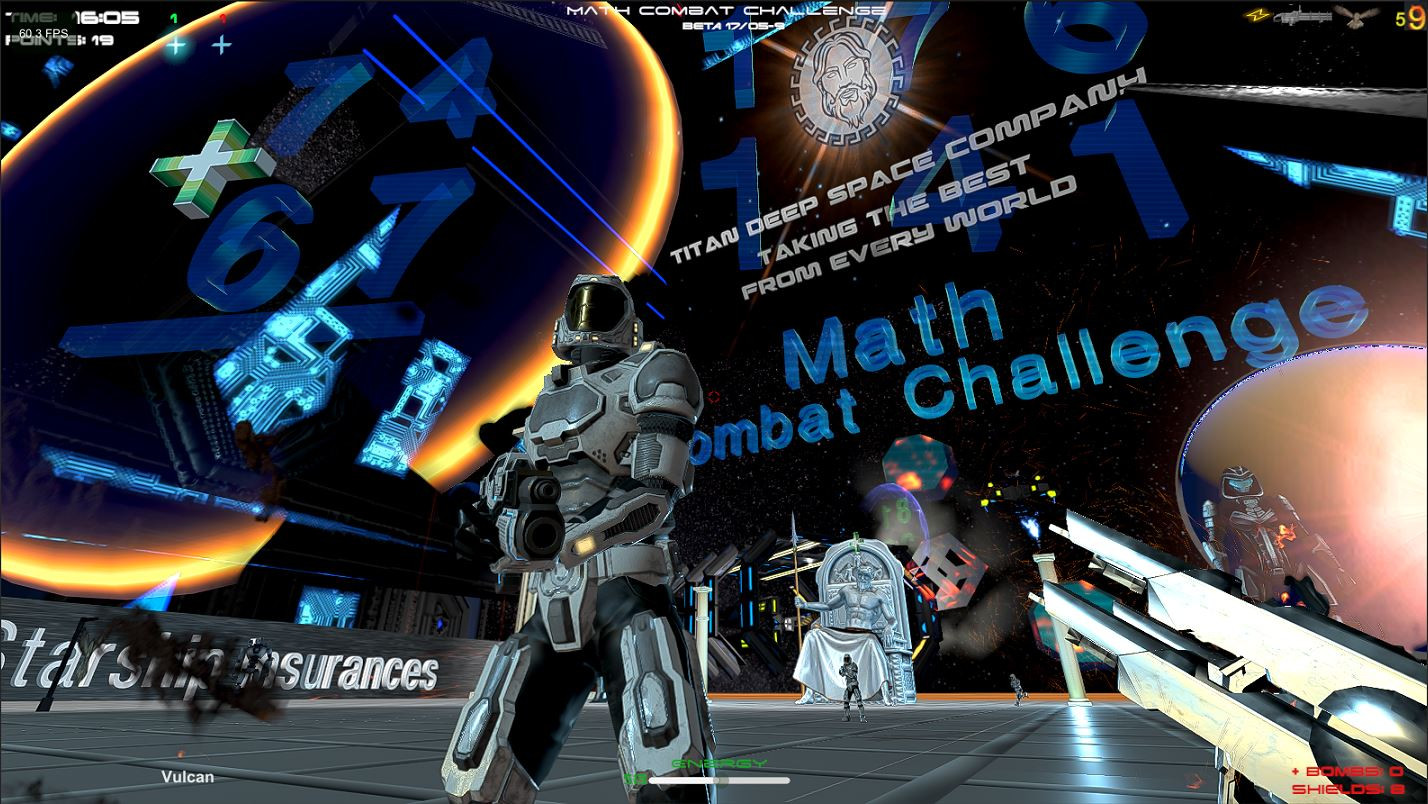Toggle the red counter indicator
Screen dimensions: 1428x804
(225, 17)
